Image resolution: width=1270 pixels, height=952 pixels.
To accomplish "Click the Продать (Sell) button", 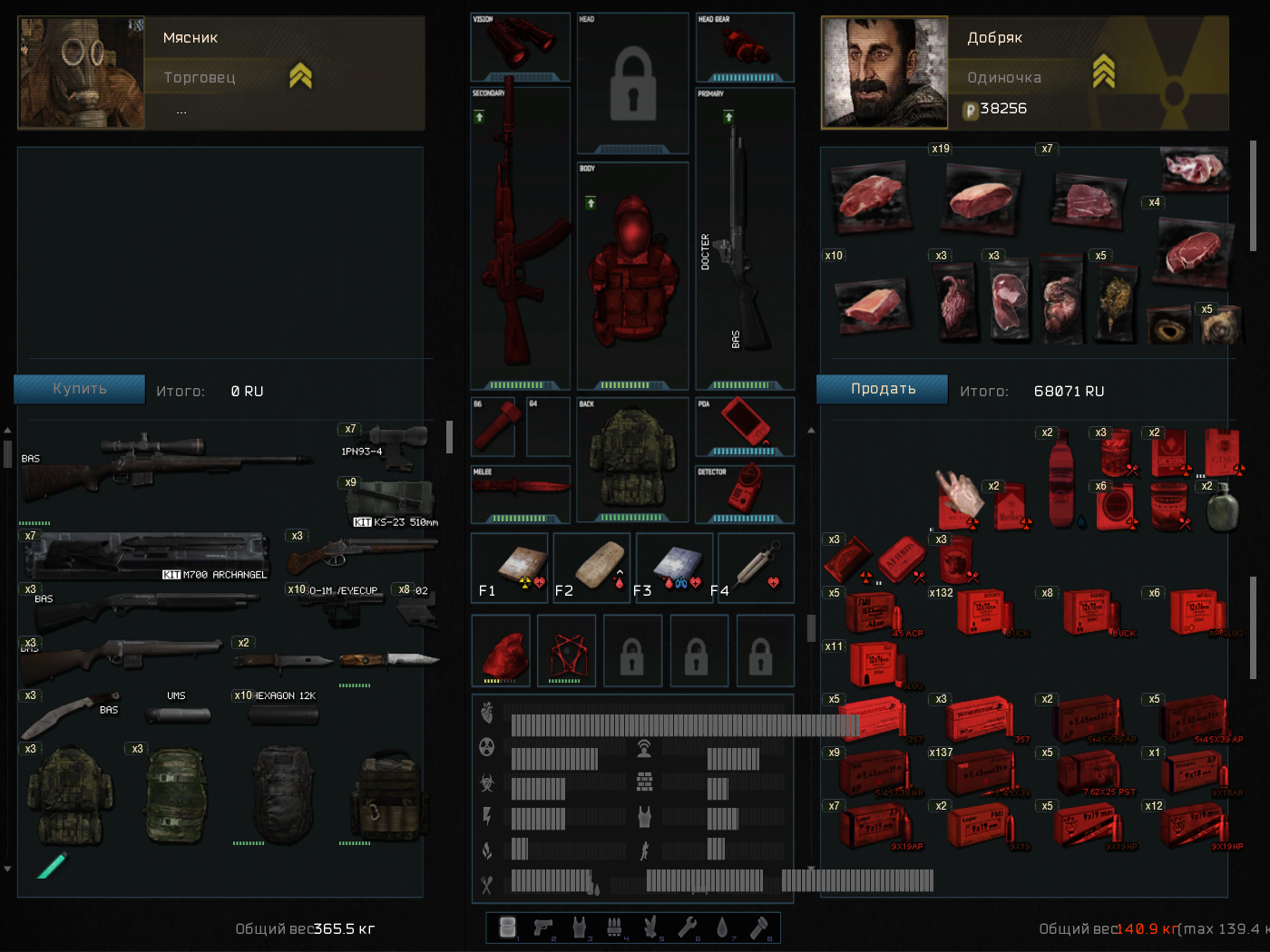I will 882,389.
